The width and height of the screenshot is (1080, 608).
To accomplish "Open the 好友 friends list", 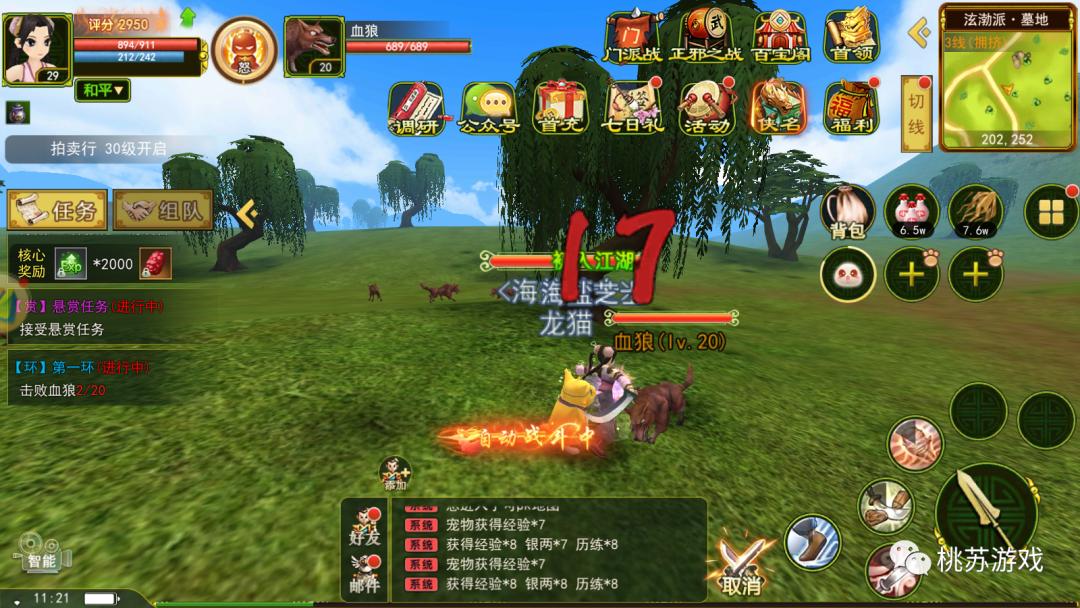I will 365,526.
